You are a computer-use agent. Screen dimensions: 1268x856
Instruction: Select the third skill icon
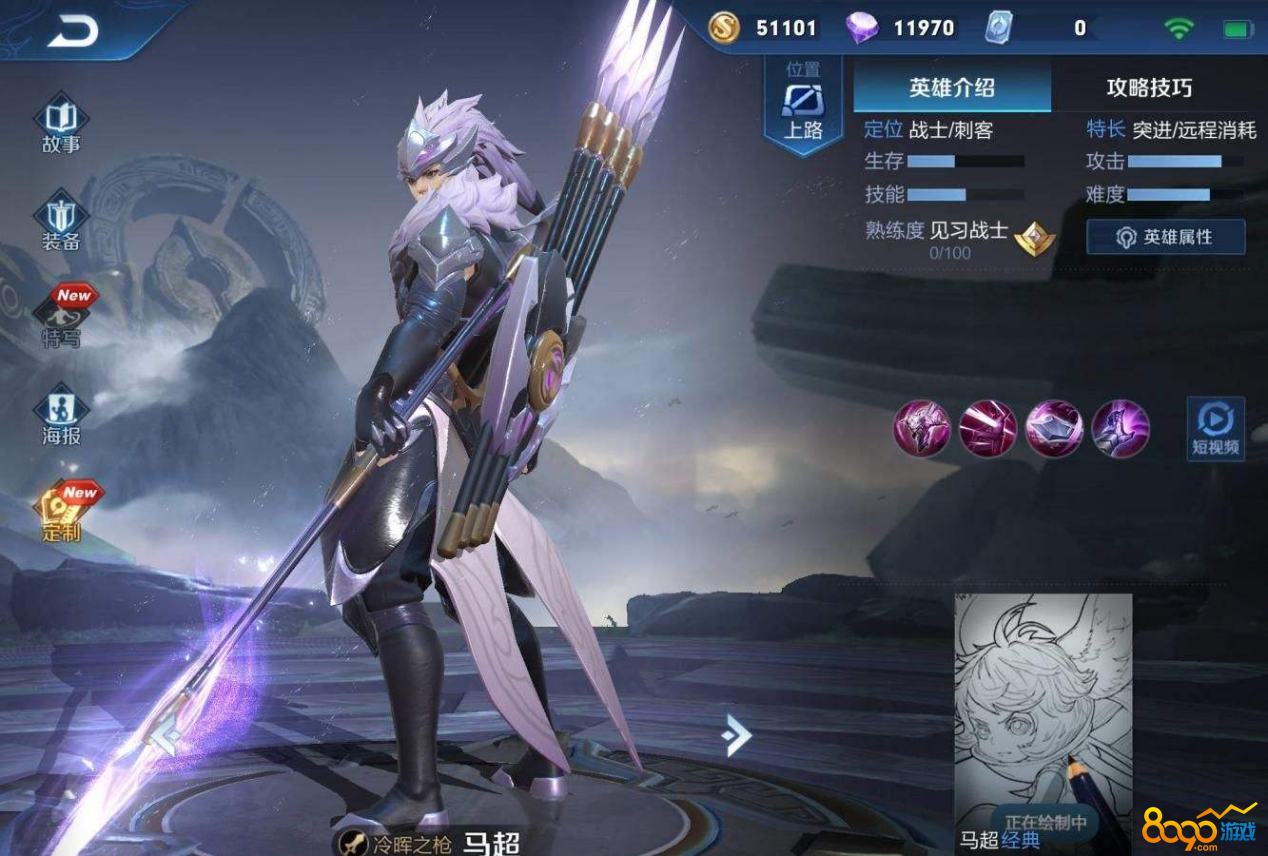(x=1054, y=428)
